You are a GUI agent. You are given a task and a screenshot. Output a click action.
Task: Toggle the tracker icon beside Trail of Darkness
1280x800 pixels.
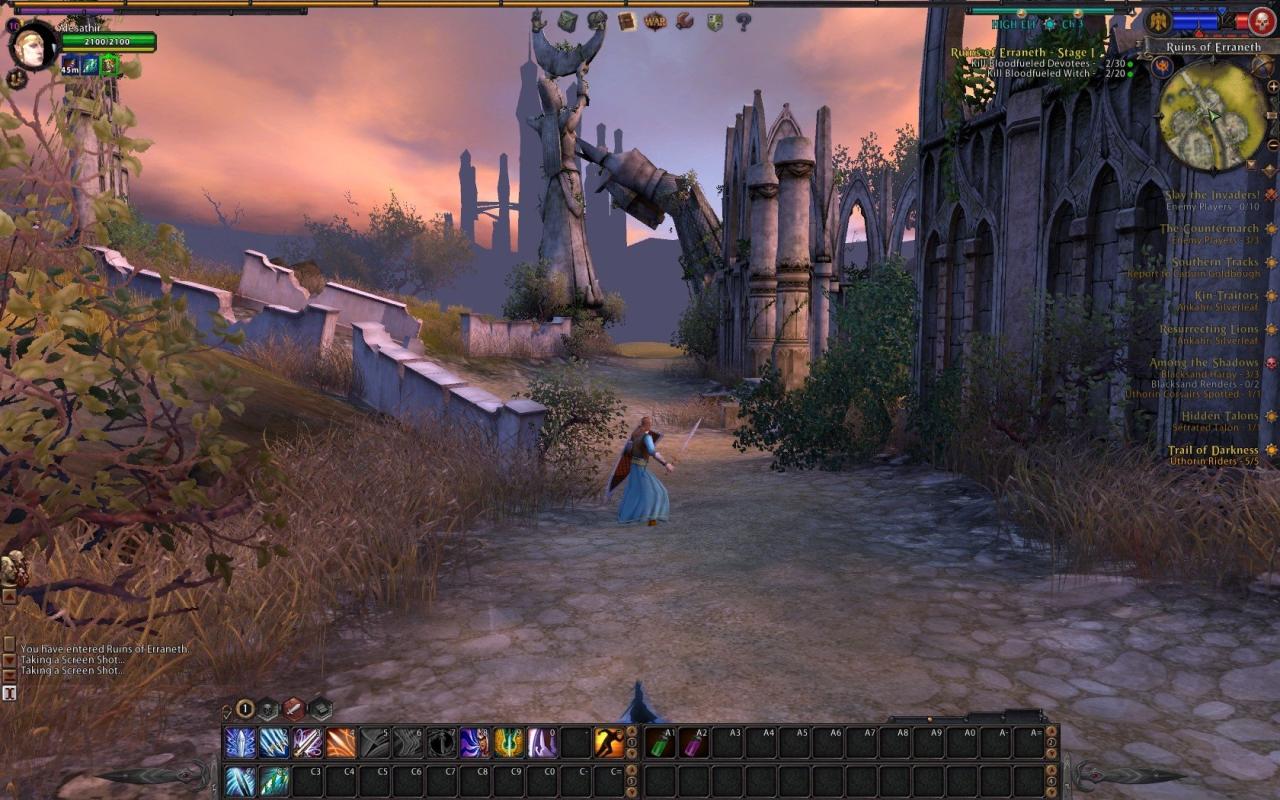(1270, 449)
